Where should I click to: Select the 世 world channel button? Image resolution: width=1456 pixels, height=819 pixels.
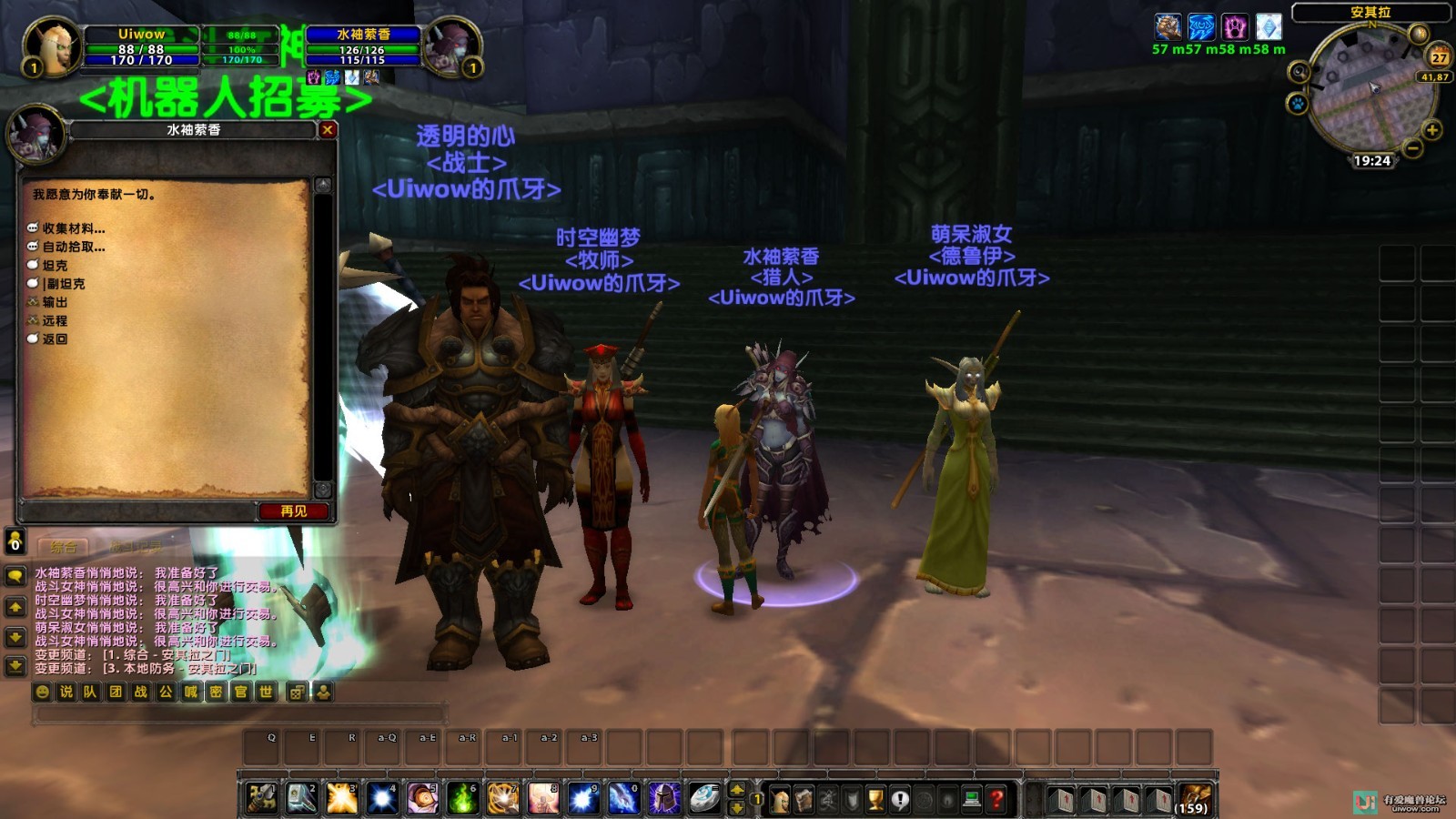click(x=266, y=693)
